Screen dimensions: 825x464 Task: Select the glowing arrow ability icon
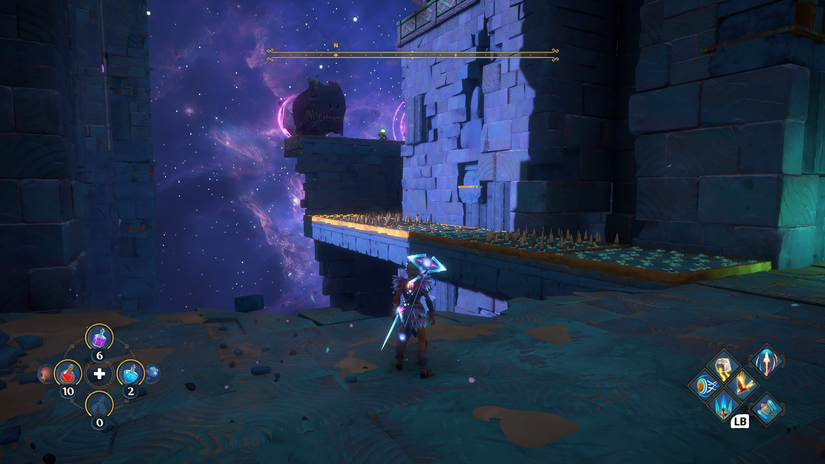(767, 361)
